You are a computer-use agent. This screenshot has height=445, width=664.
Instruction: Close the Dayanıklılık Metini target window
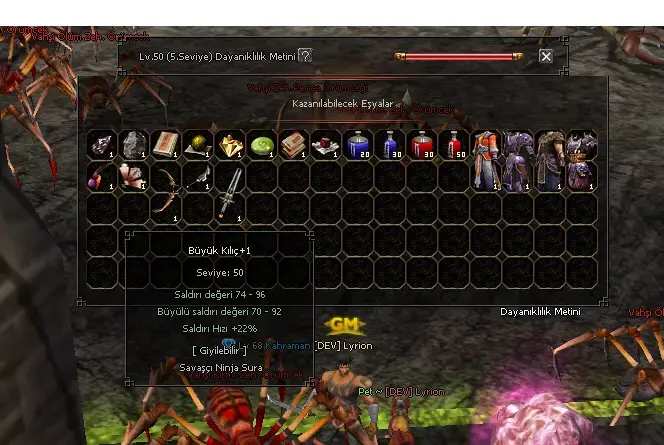coord(546,57)
